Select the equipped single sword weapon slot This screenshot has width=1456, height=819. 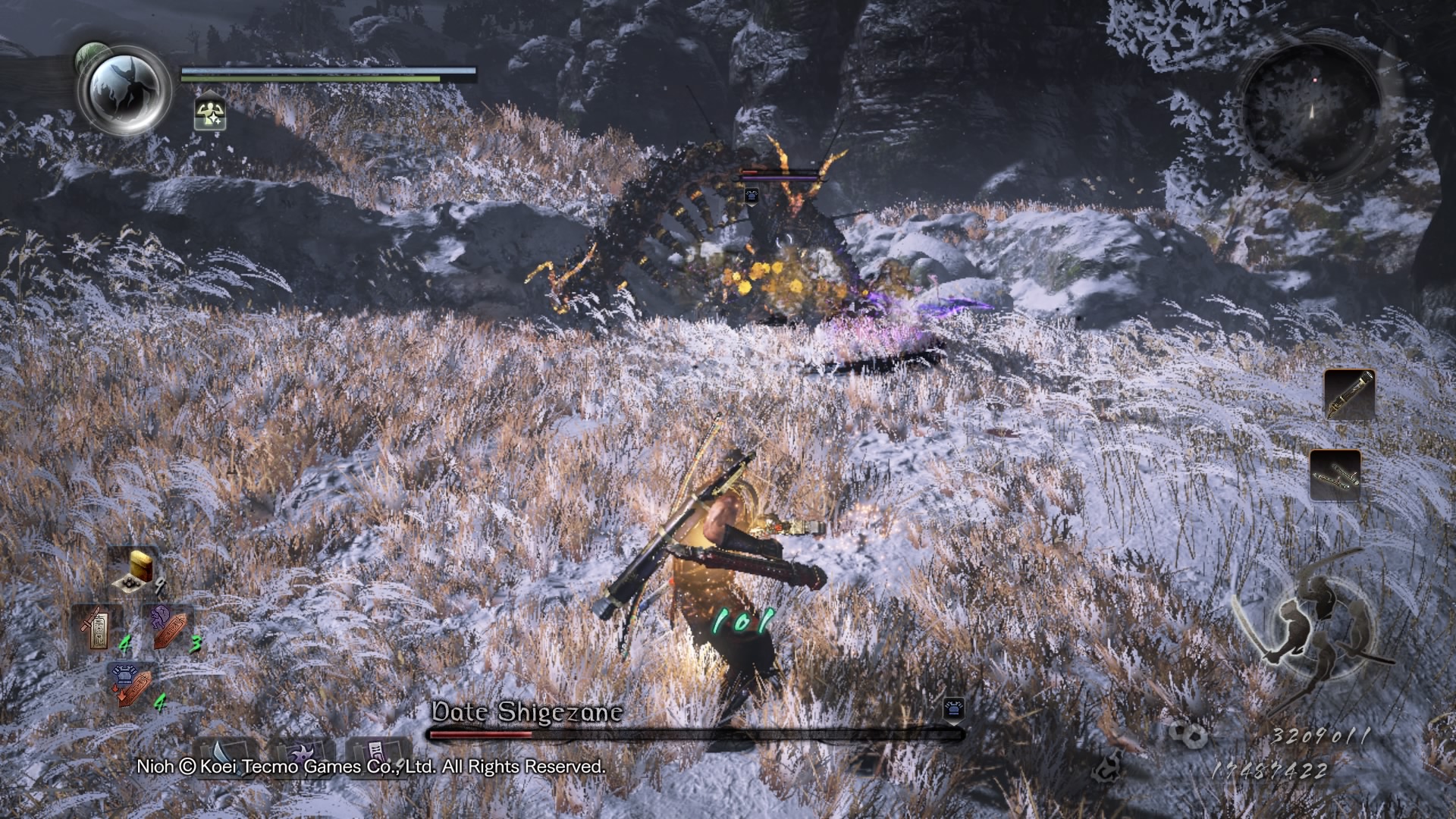pos(1349,394)
